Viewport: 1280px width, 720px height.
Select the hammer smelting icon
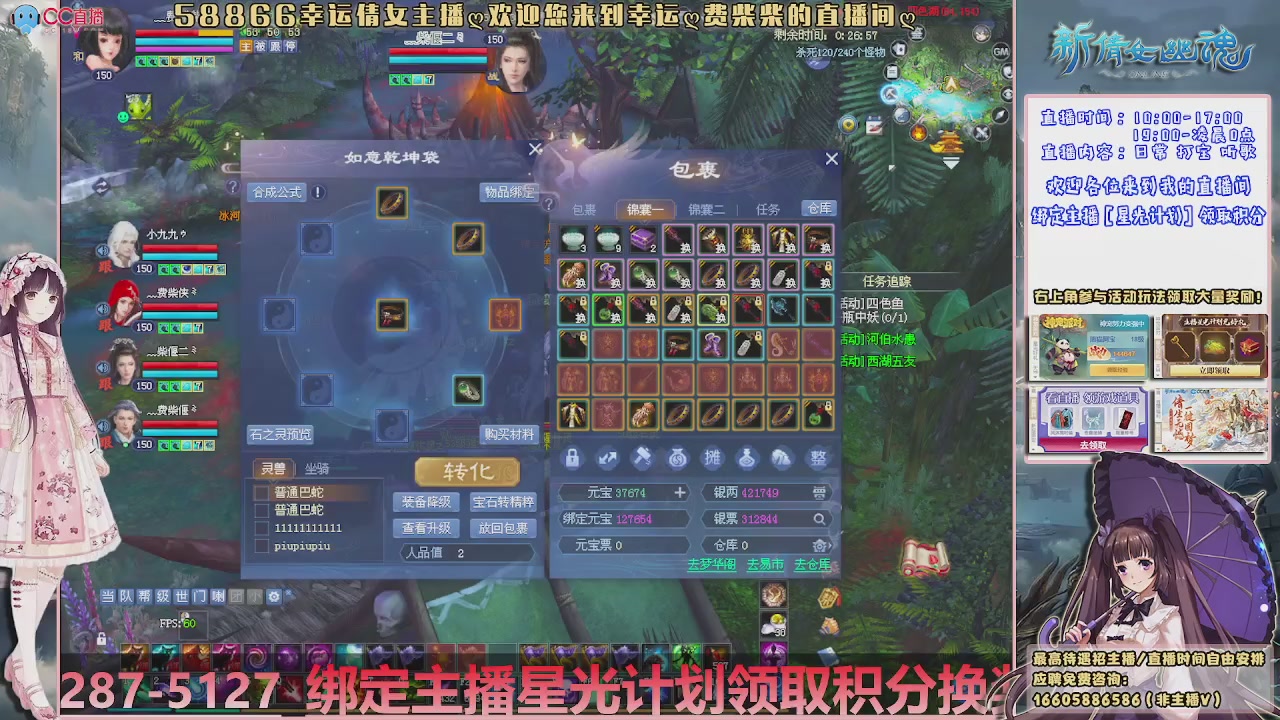pos(643,458)
